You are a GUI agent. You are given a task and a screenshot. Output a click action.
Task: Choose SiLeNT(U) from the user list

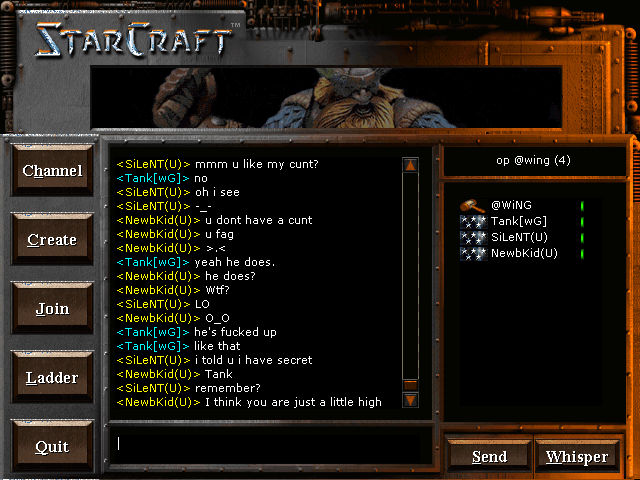(519, 237)
